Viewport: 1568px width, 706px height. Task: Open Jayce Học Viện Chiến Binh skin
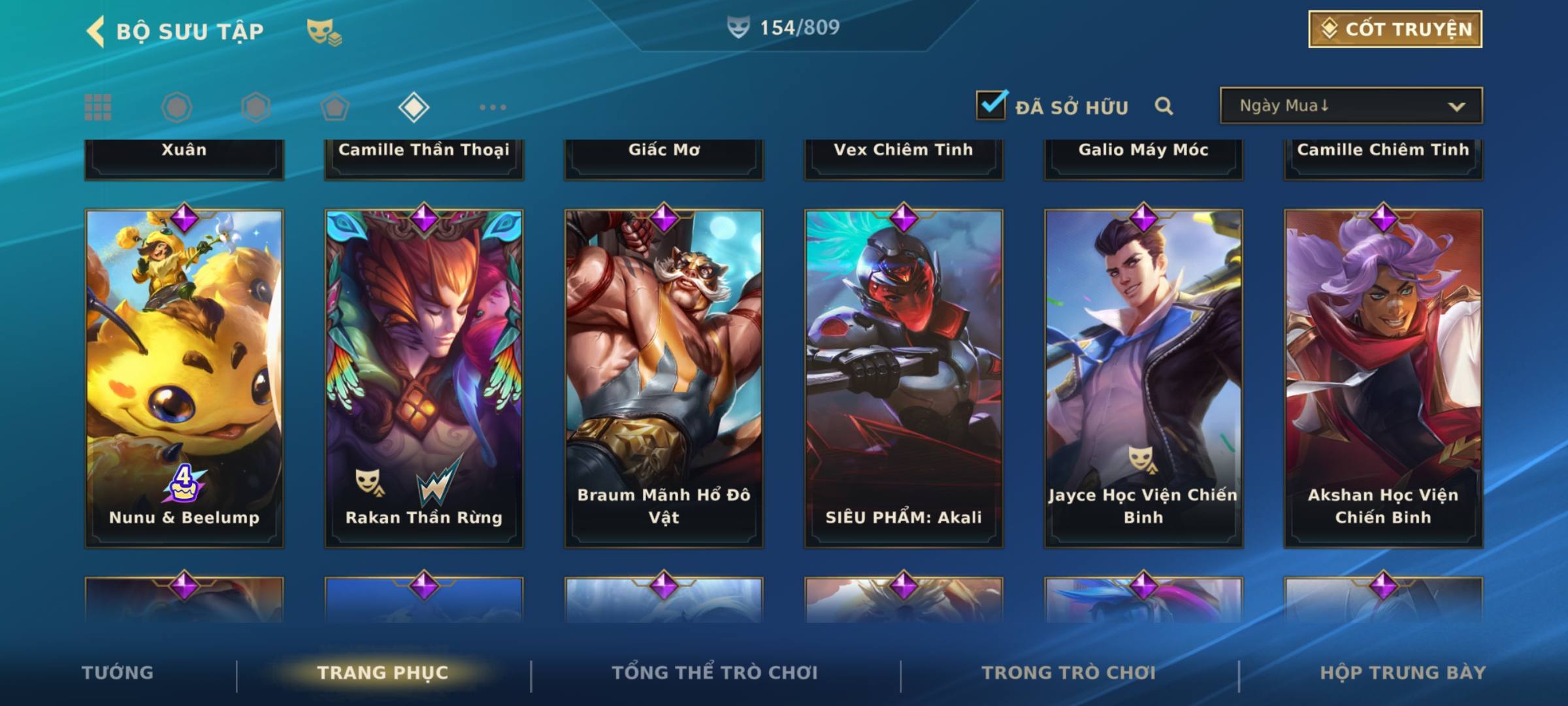click(1143, 378)
